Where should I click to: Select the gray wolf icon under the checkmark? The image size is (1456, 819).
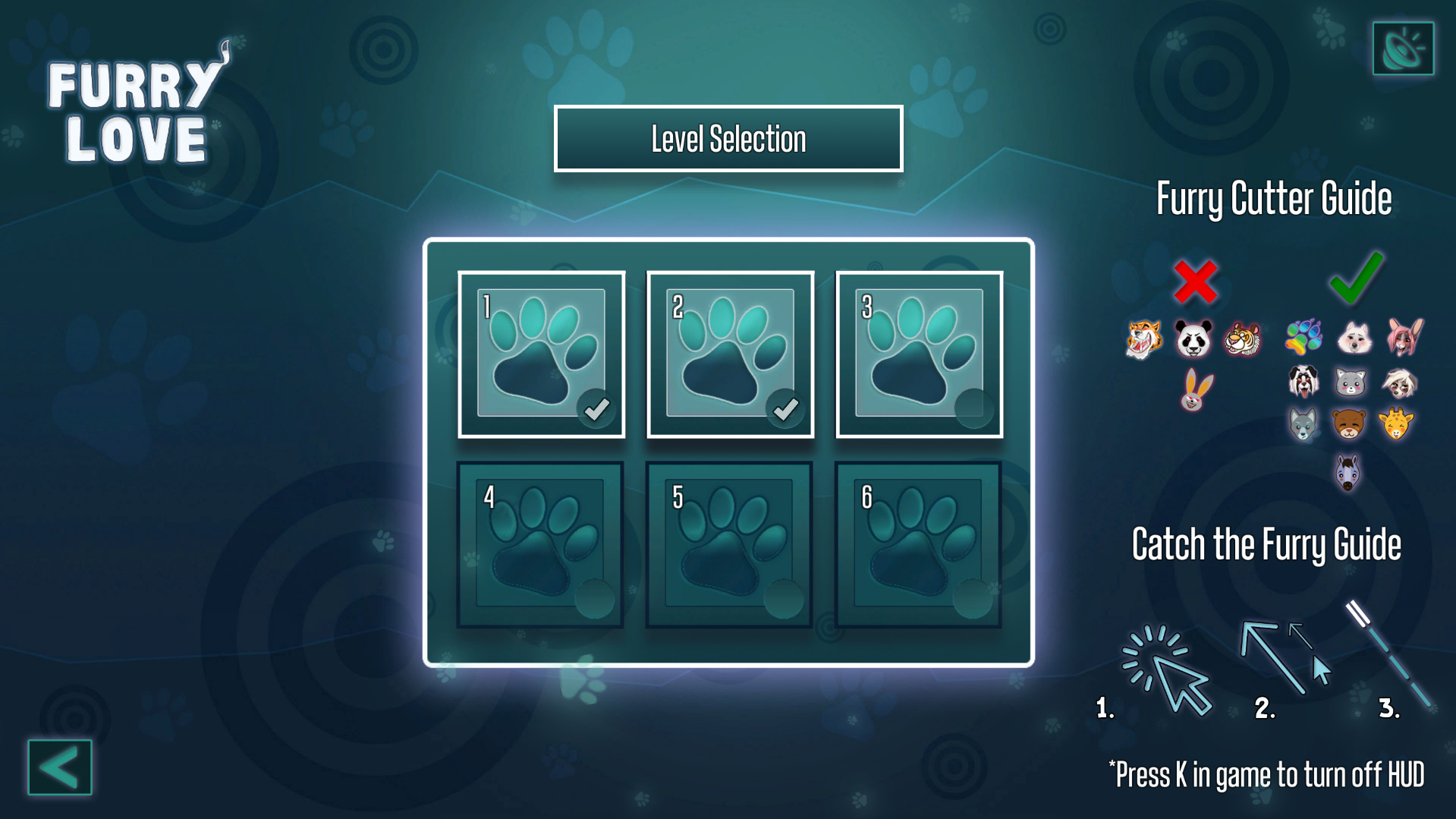click(1303, 425)
